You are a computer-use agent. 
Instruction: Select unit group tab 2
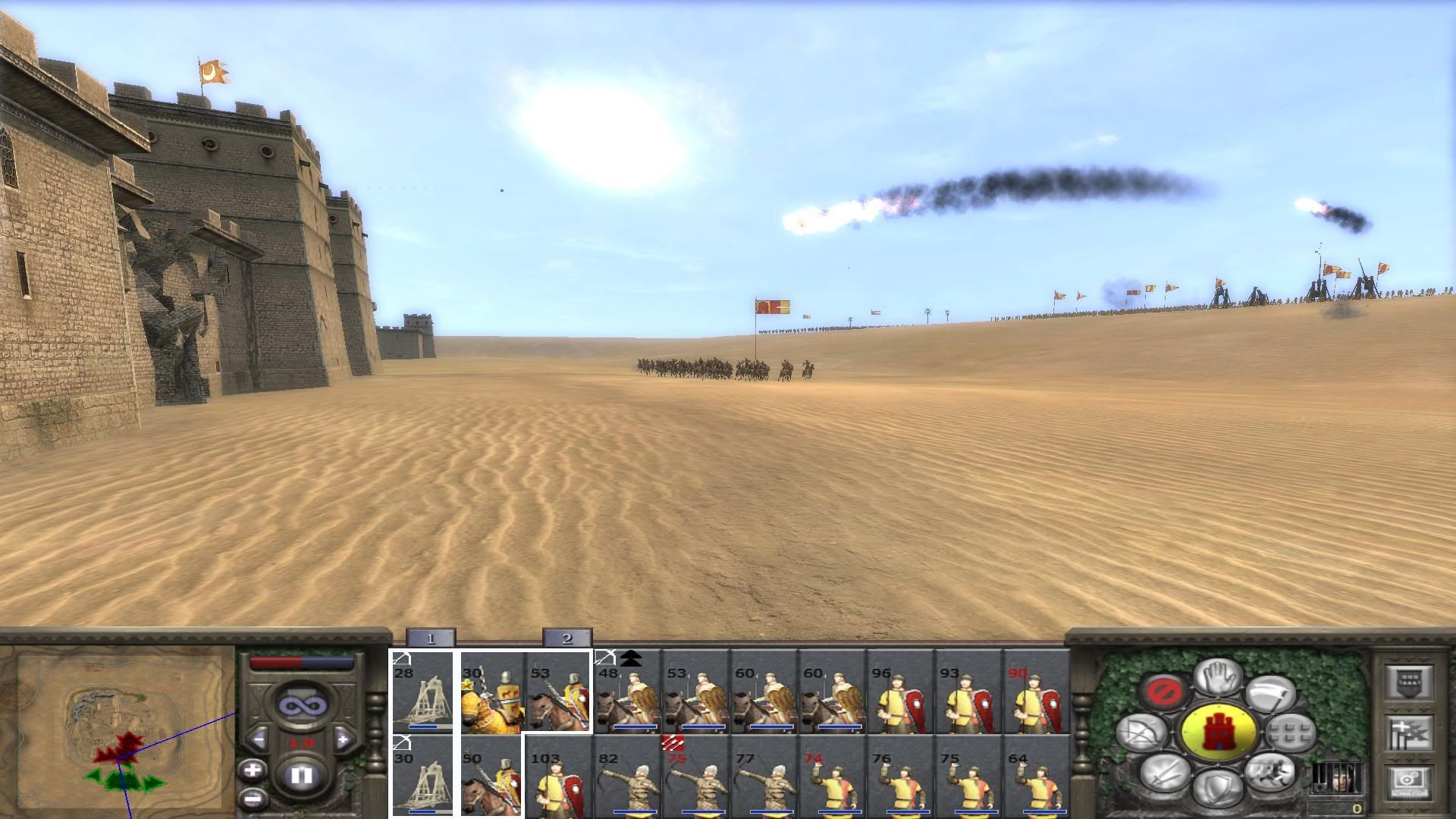click(566, 639)
